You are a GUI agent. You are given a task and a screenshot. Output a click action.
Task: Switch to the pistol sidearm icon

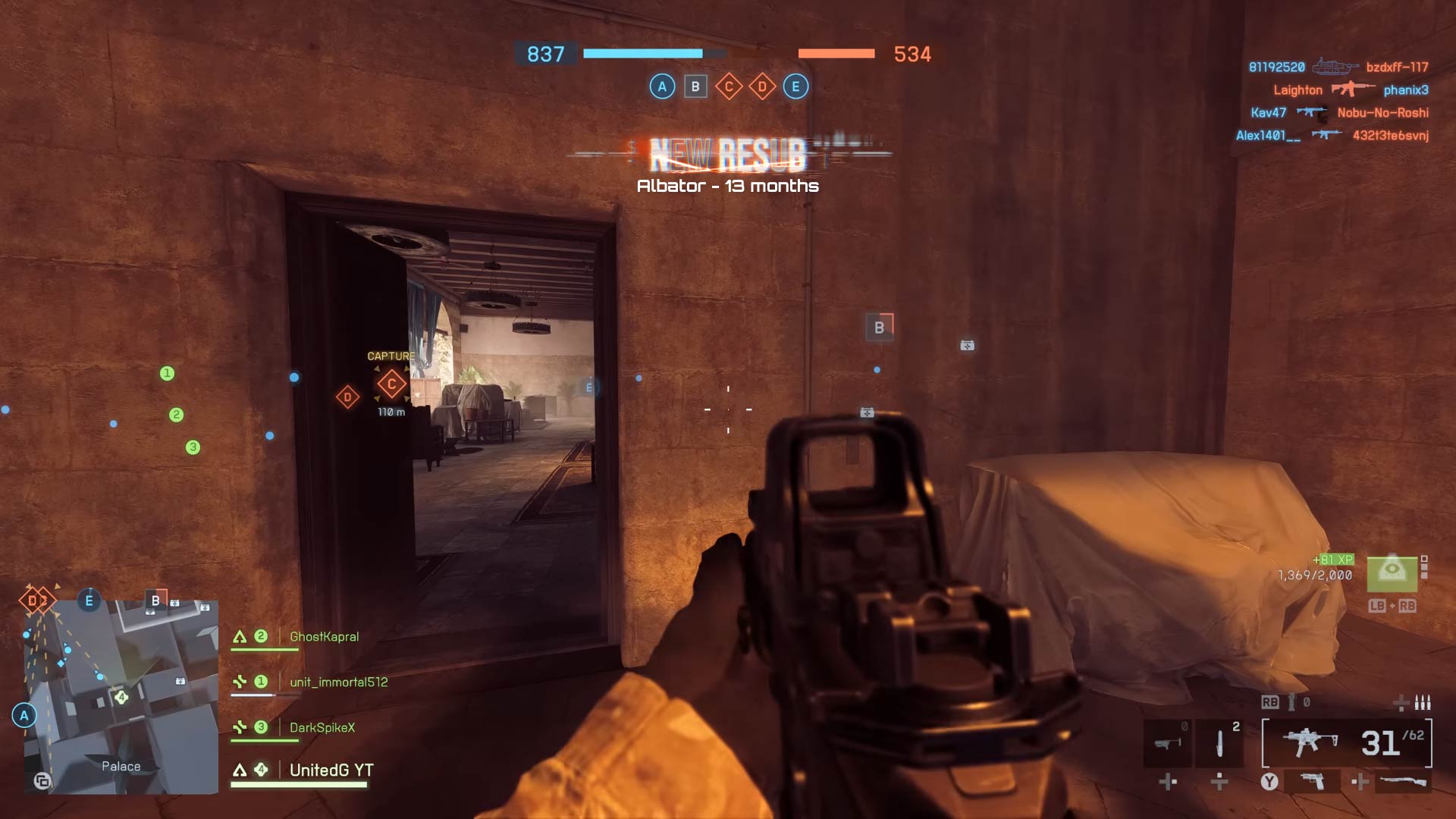(1312, 781)
